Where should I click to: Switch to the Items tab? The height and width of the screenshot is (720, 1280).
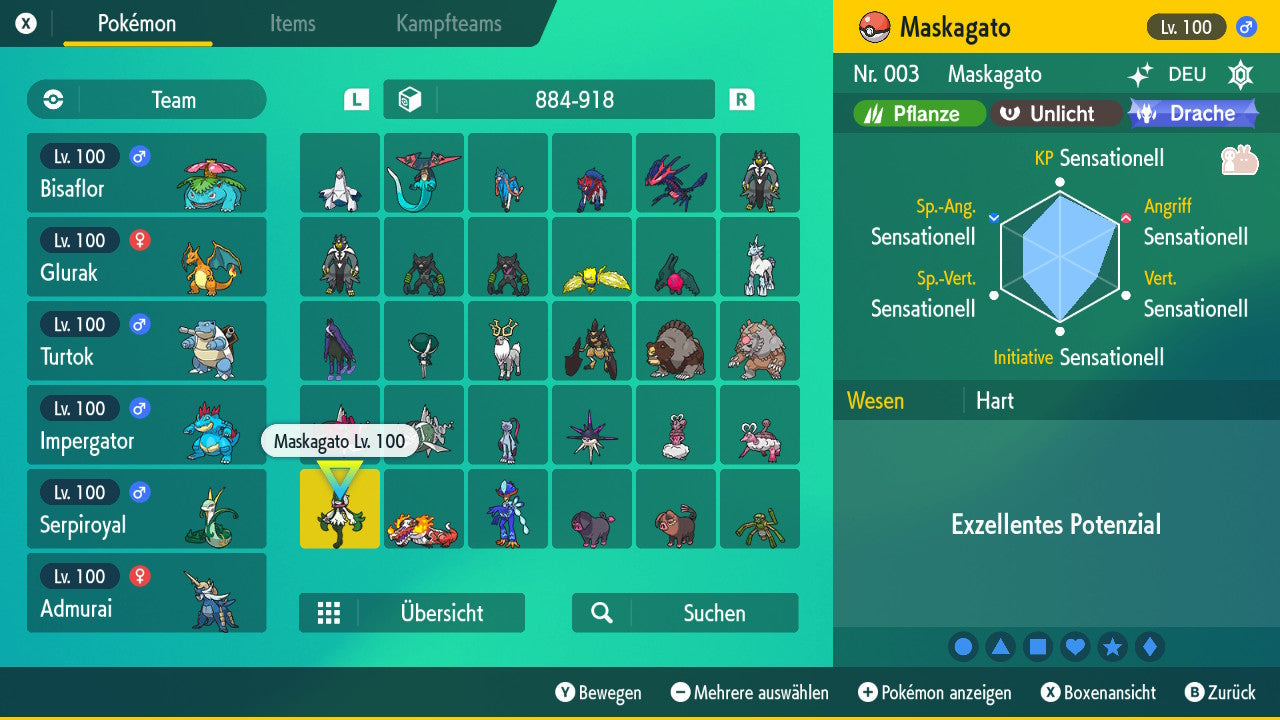tap(292, 24)
